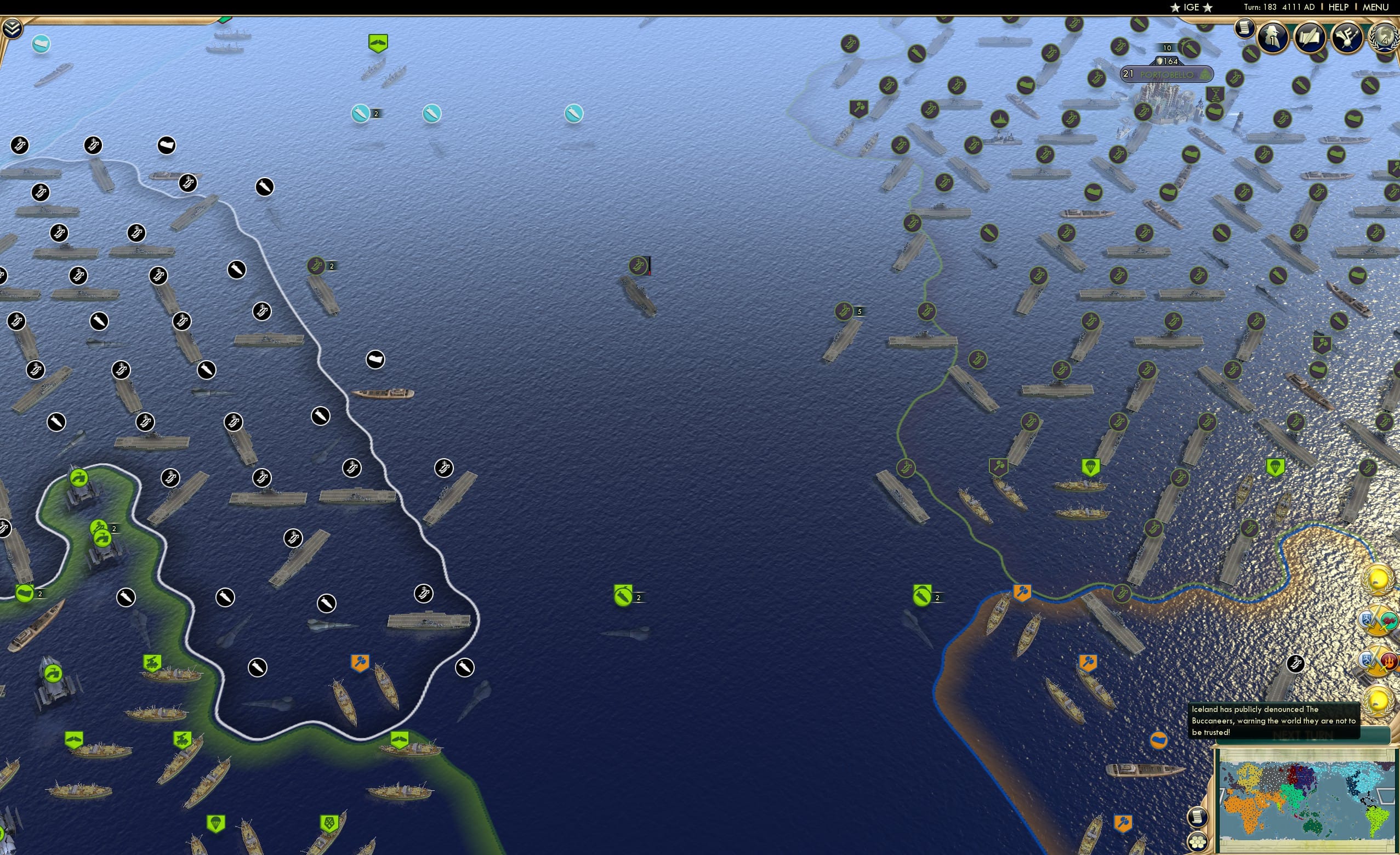Click the IGE button in the top bar
The width and height of the screenshot is (1400, 855).
tap(1192, 7)
